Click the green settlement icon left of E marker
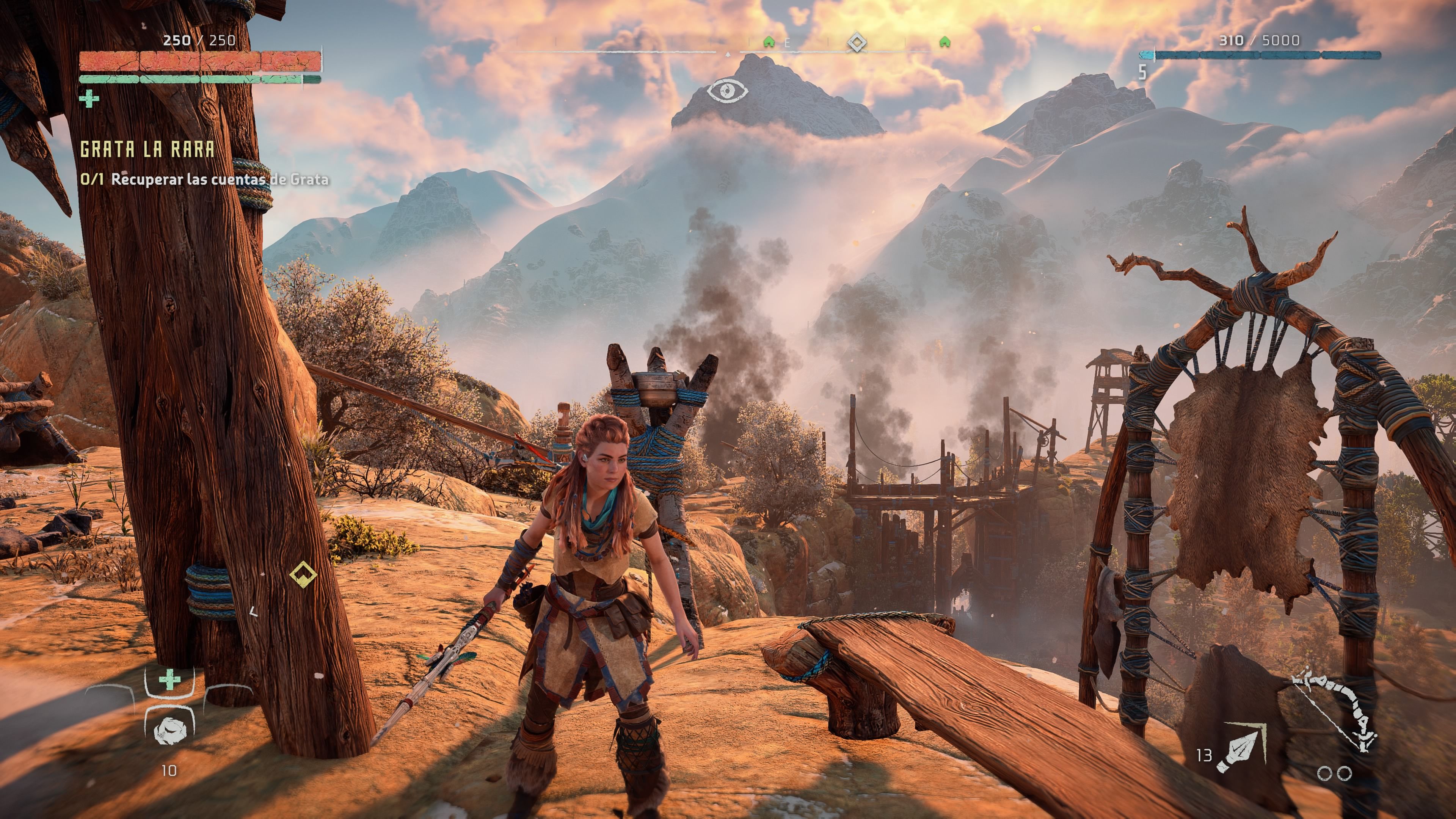This screenshot has height=819, width=1456. 769,41
